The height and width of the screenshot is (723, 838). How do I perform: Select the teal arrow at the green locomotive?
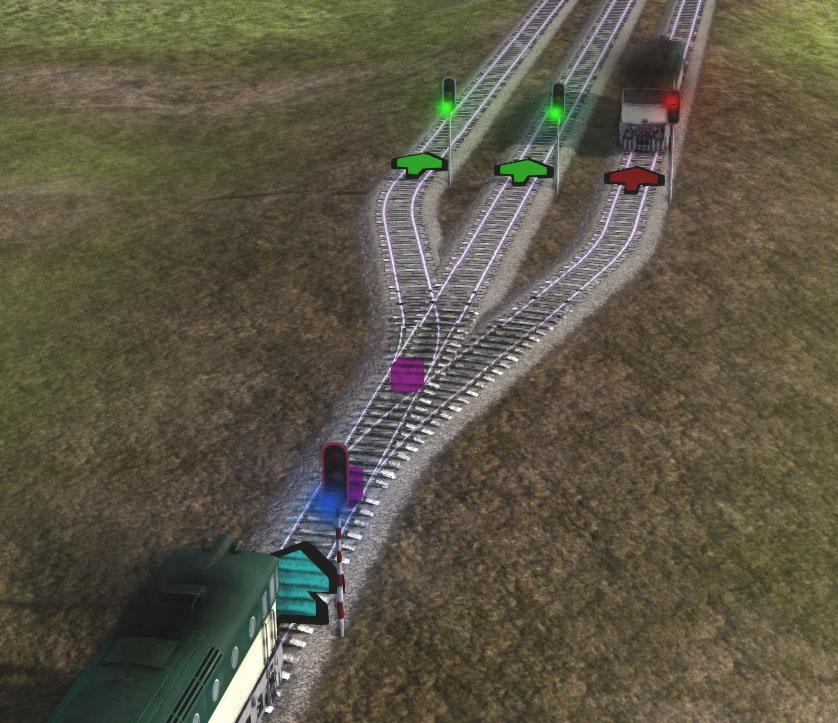click(301, 583)
